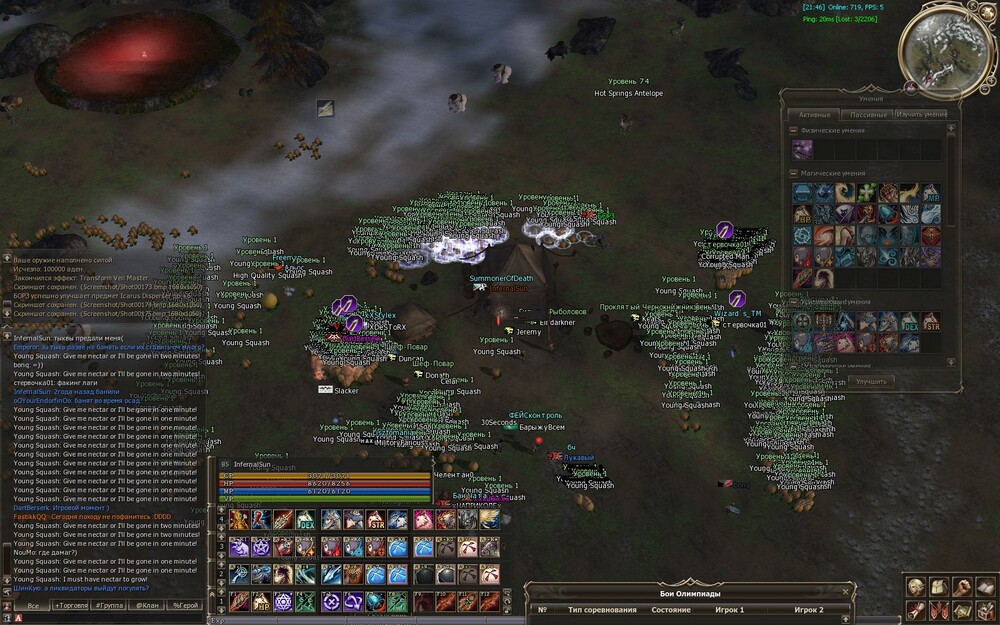Open the +Торговля chat tab
The height and width of the screenshot is (625, 1000).
click(x=71, y=606)
